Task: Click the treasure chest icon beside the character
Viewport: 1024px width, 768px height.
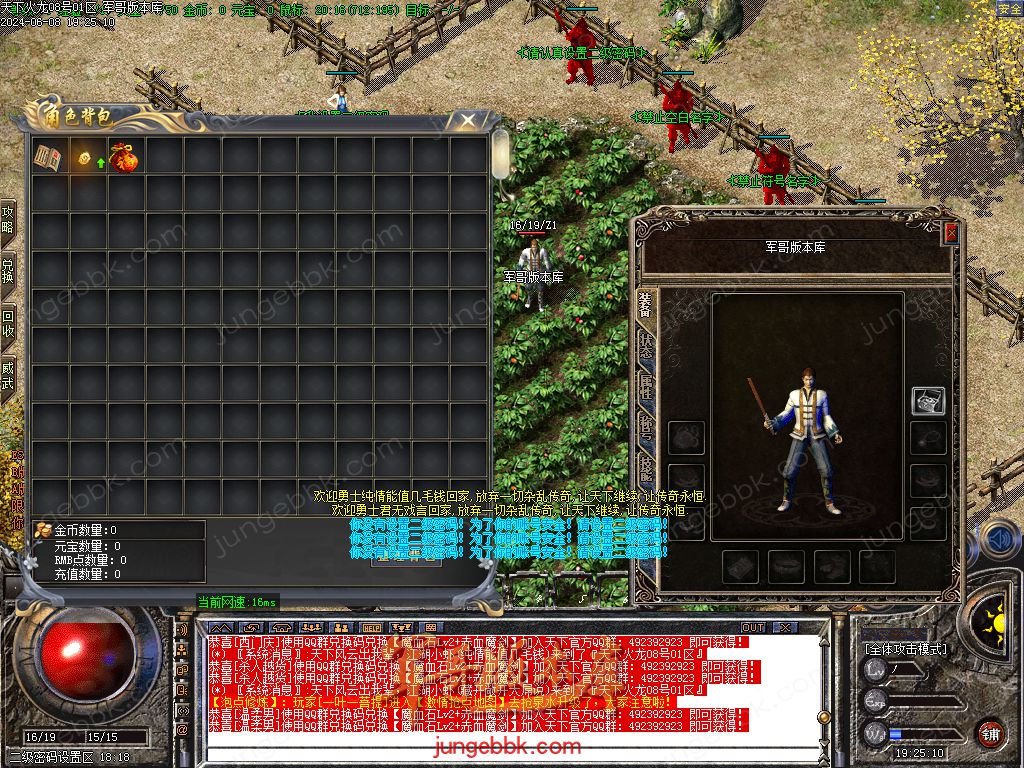Action: click(x=928, y=401)
